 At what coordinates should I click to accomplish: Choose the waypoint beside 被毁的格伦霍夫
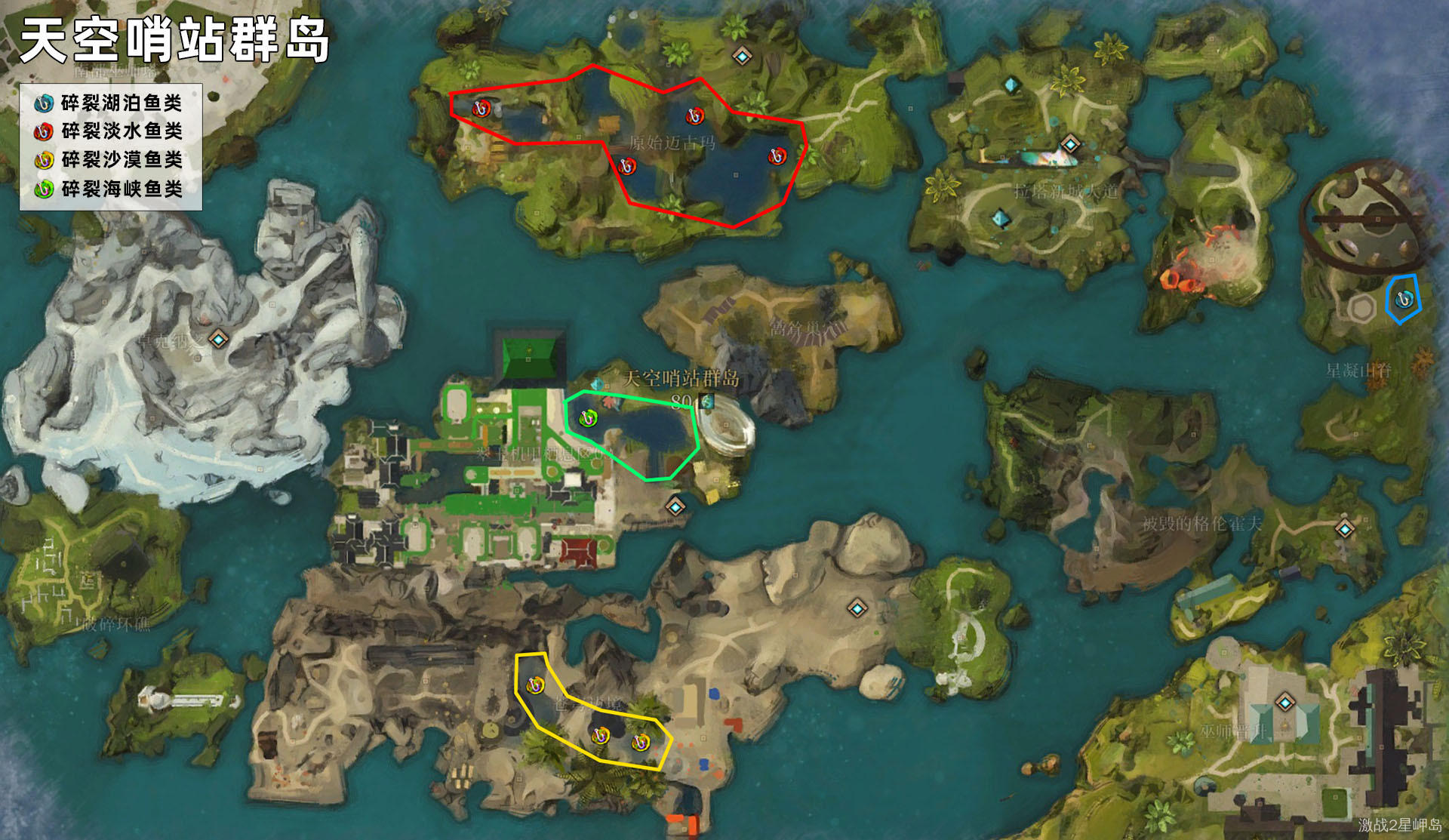1345,529
